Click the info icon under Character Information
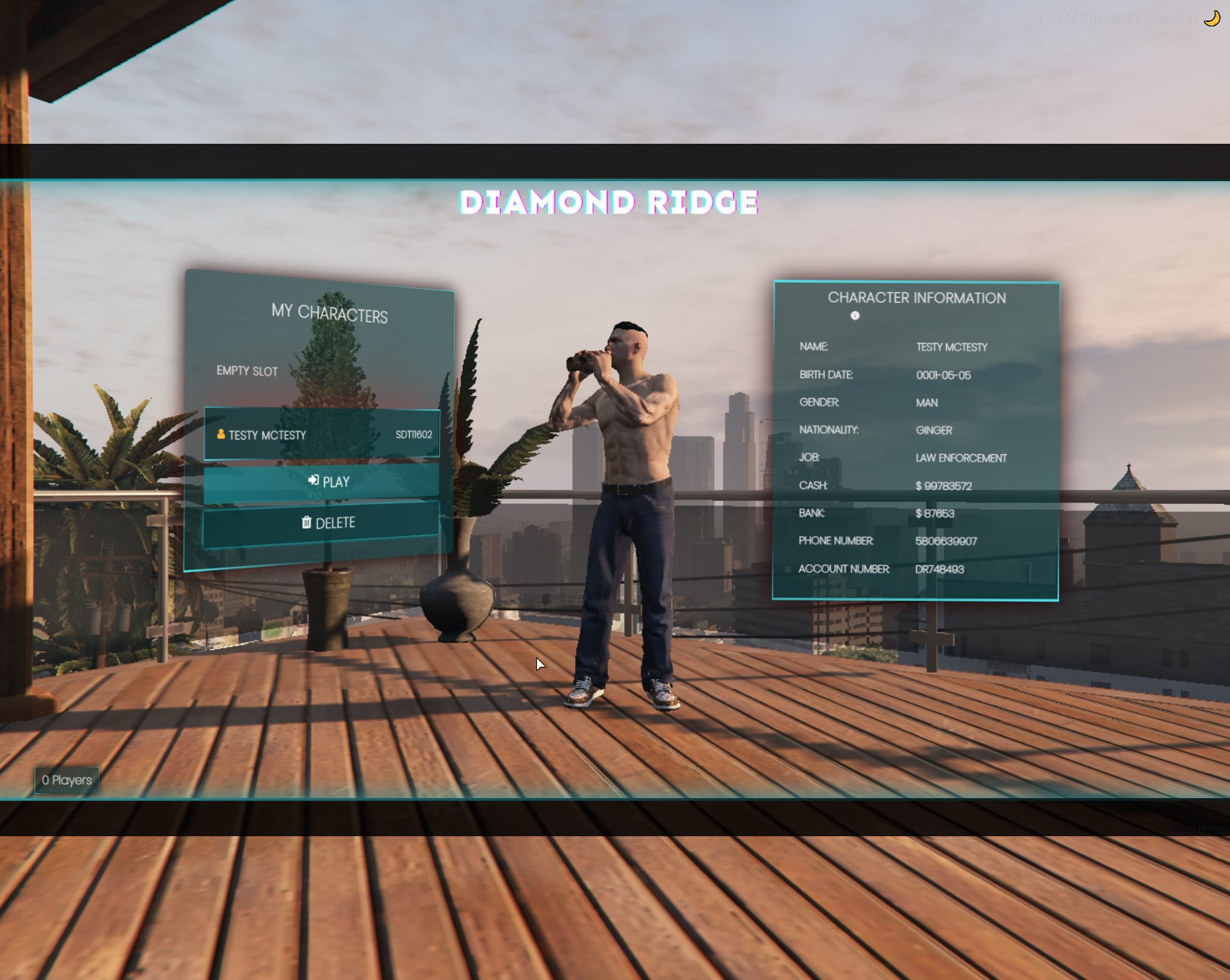Screen dimensions: 1230x980 click(x=854, y=316)
